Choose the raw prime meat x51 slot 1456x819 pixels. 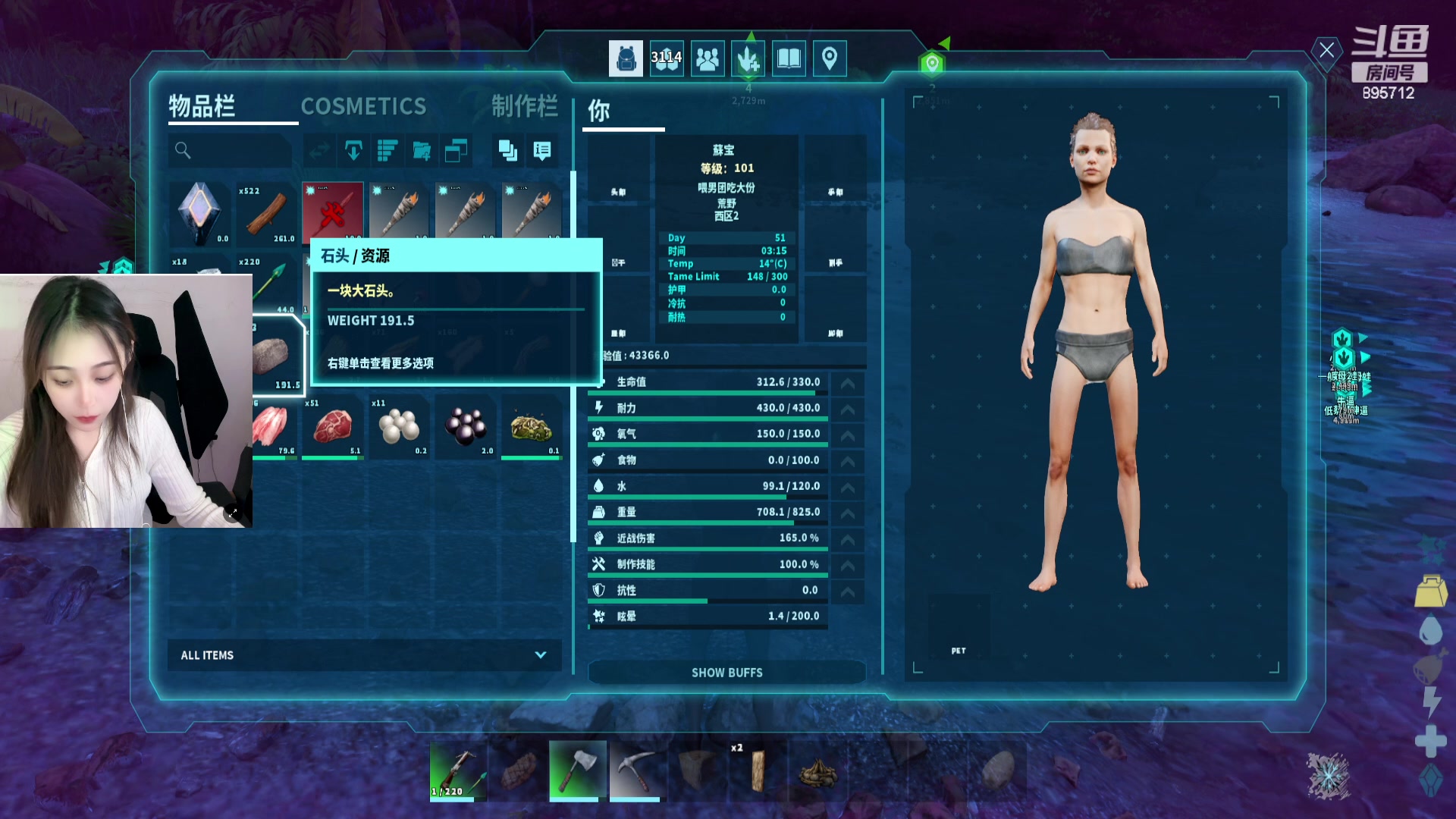333,427
